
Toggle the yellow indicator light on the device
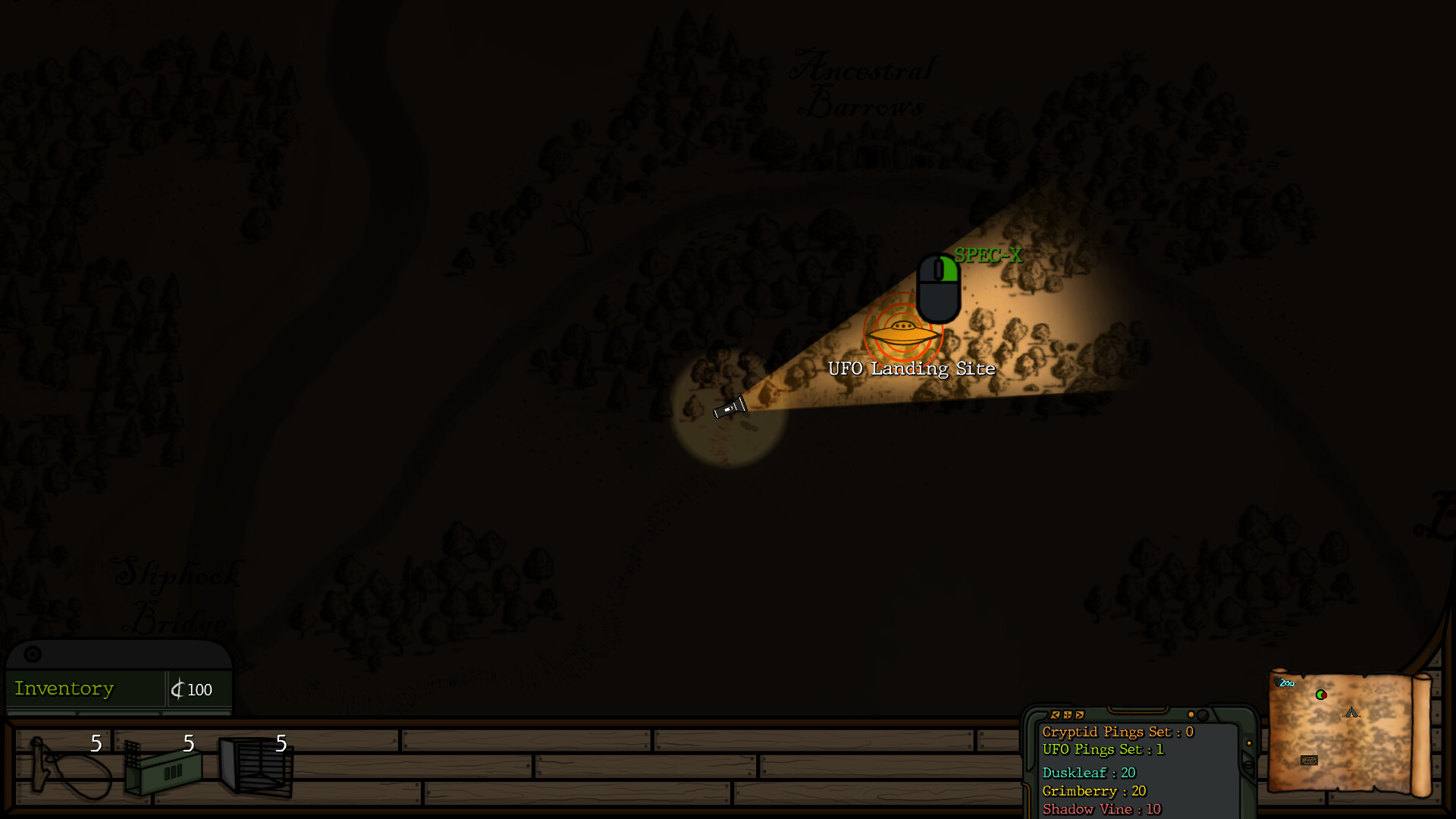(x=1191, y=714)
